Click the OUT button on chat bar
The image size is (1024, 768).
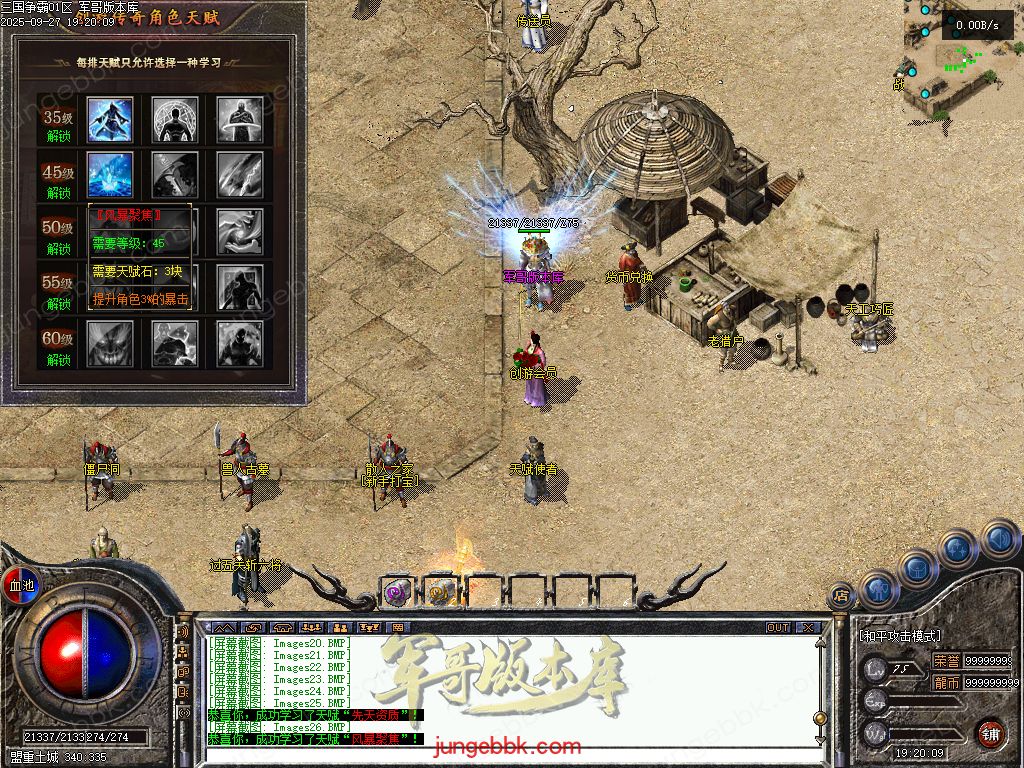coord(778,627)
